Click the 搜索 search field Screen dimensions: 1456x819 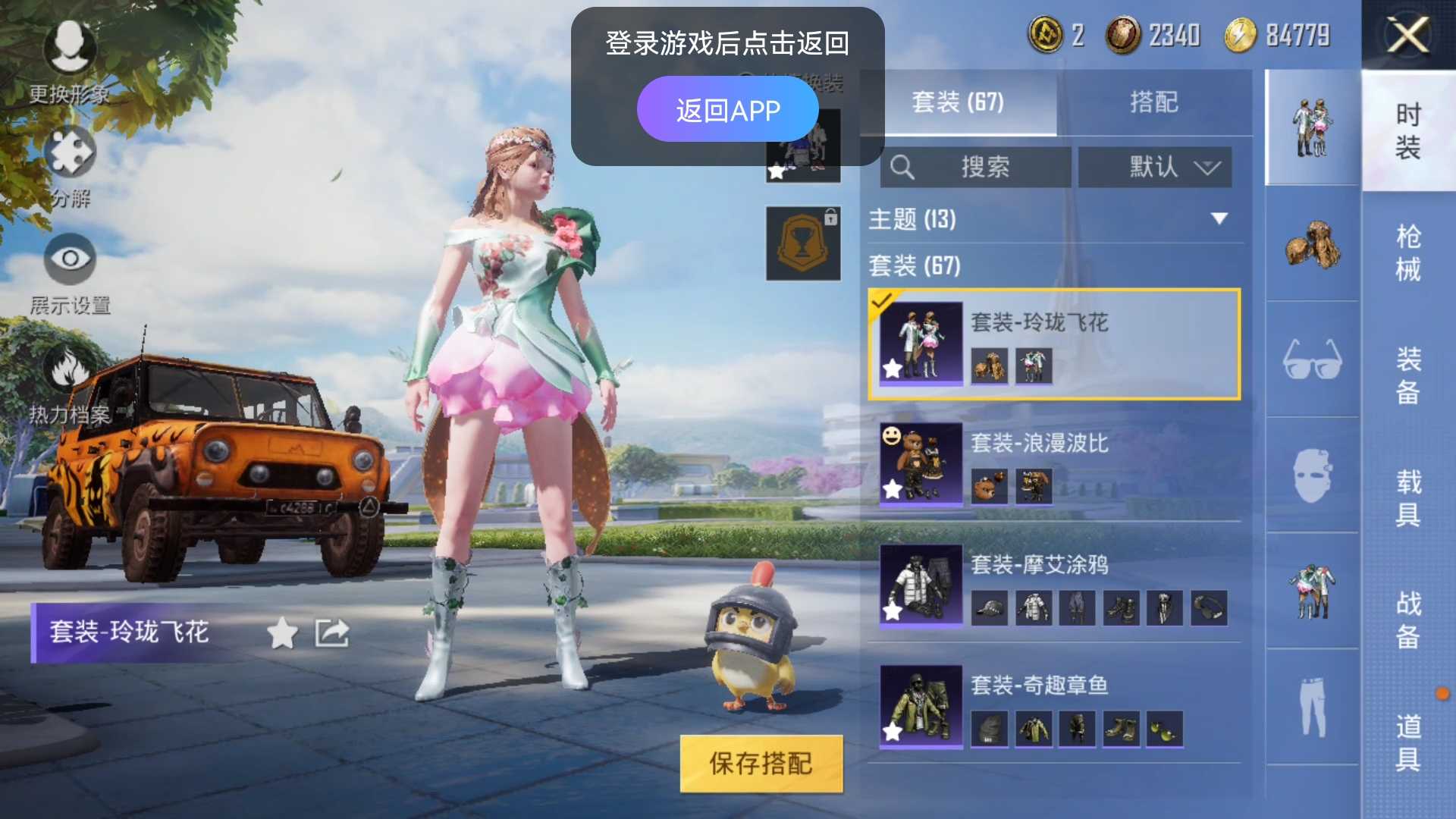[x=978, y=168]
